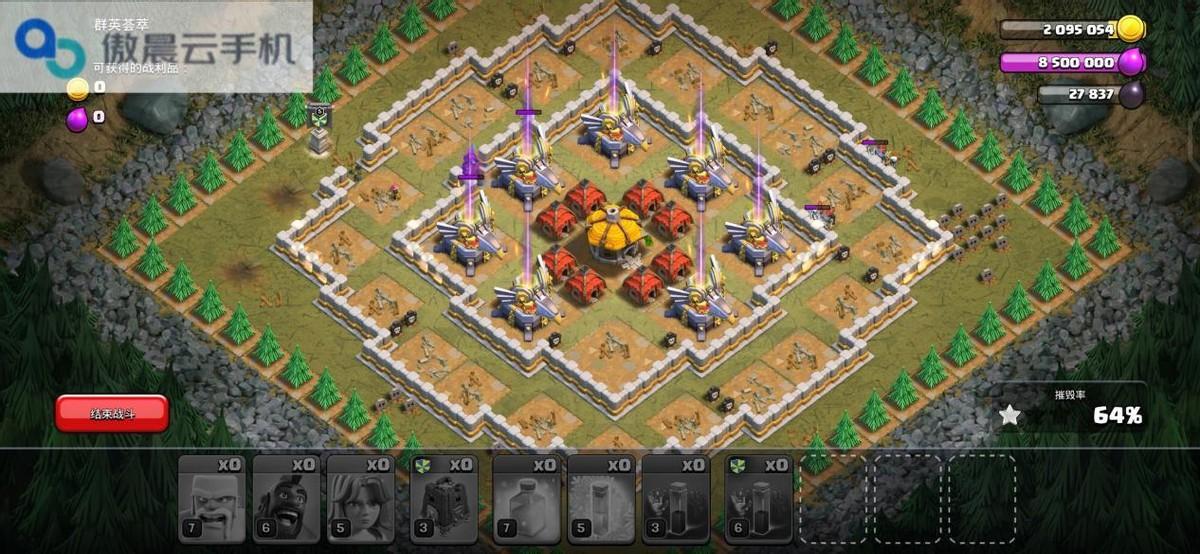Pick the level 6 clan castle spell
The image size is (1200, 554).
tap(759, 499)
